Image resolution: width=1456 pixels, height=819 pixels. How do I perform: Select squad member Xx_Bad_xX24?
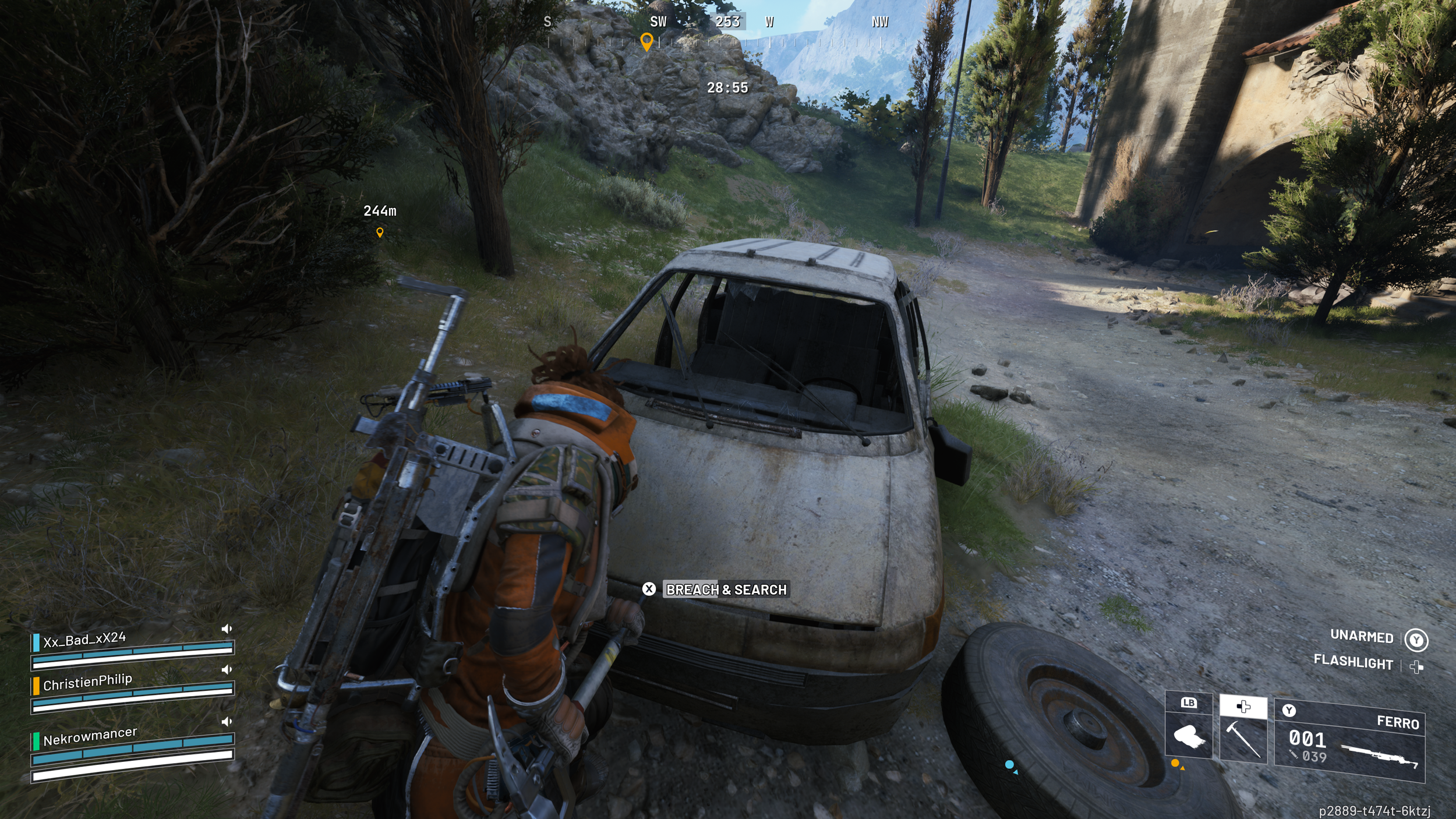pos(84,640)
